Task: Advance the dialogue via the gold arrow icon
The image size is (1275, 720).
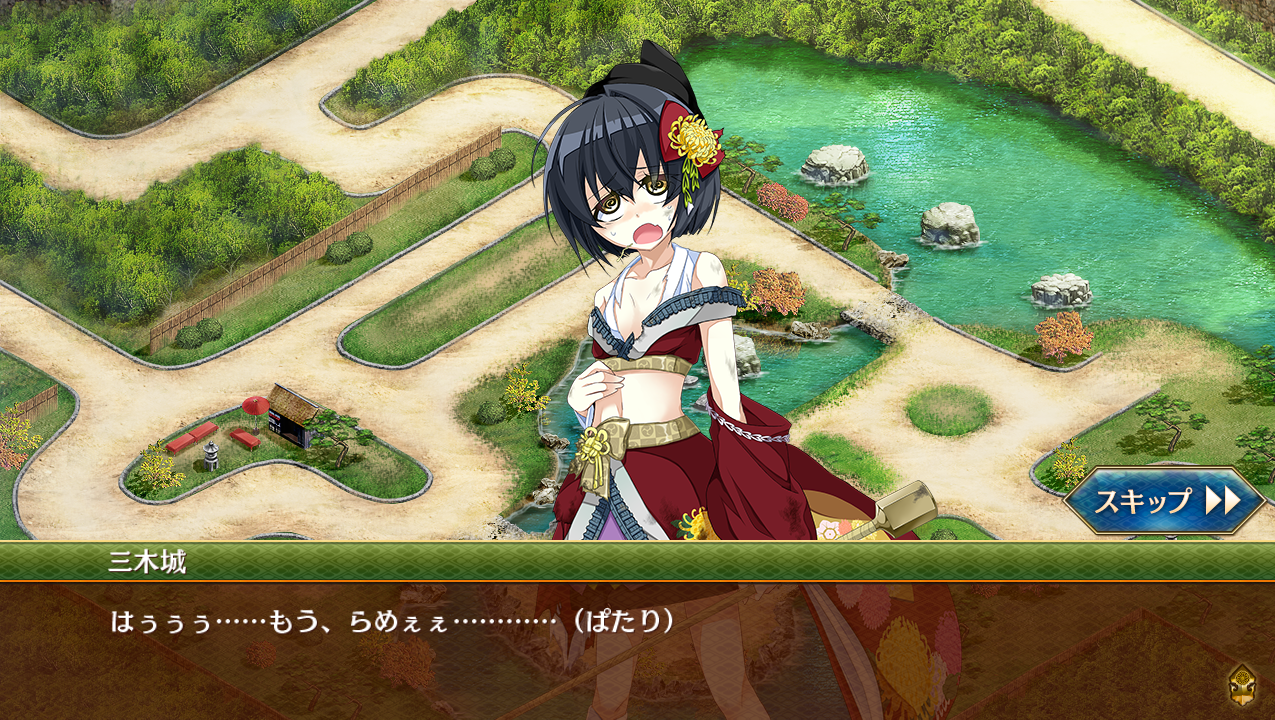Action: click(1241, 684)
